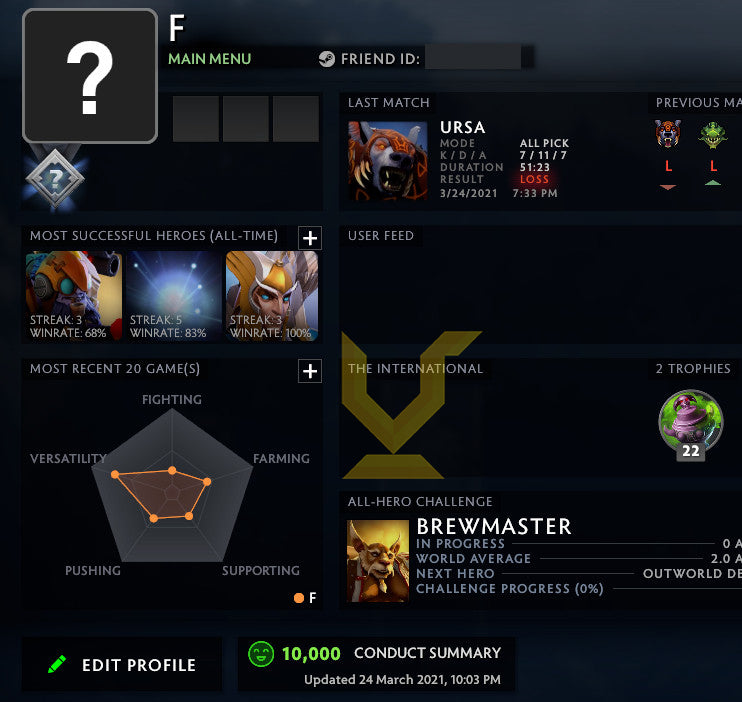Select the performance pentagon radar chart
The image size is (742, 702).
click(172, 488)
